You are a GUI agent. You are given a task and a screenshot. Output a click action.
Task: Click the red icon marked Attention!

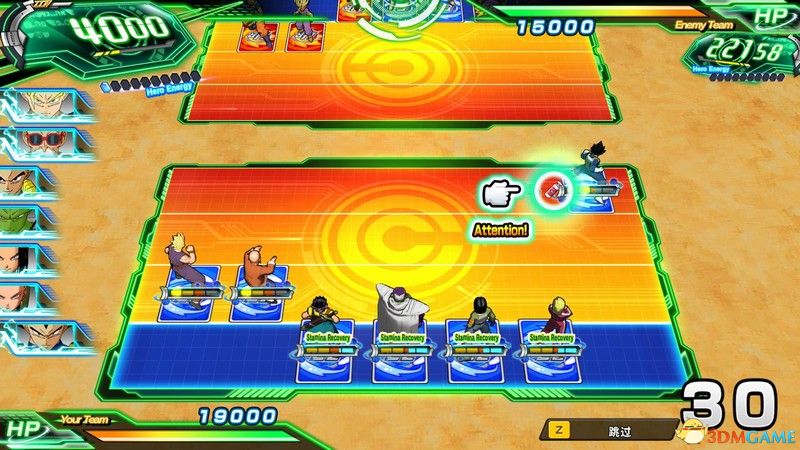(x=550, y=188)
